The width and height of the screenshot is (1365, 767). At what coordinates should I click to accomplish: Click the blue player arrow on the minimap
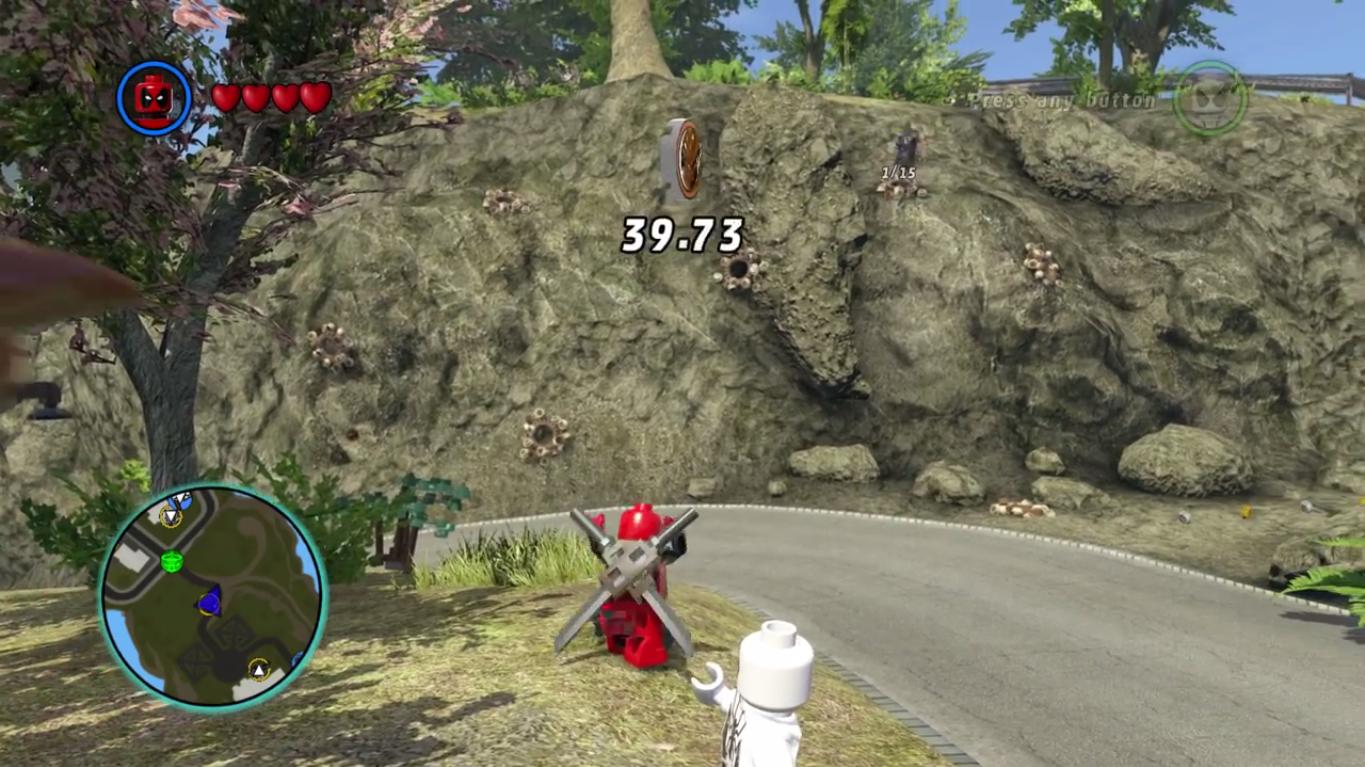209,602
